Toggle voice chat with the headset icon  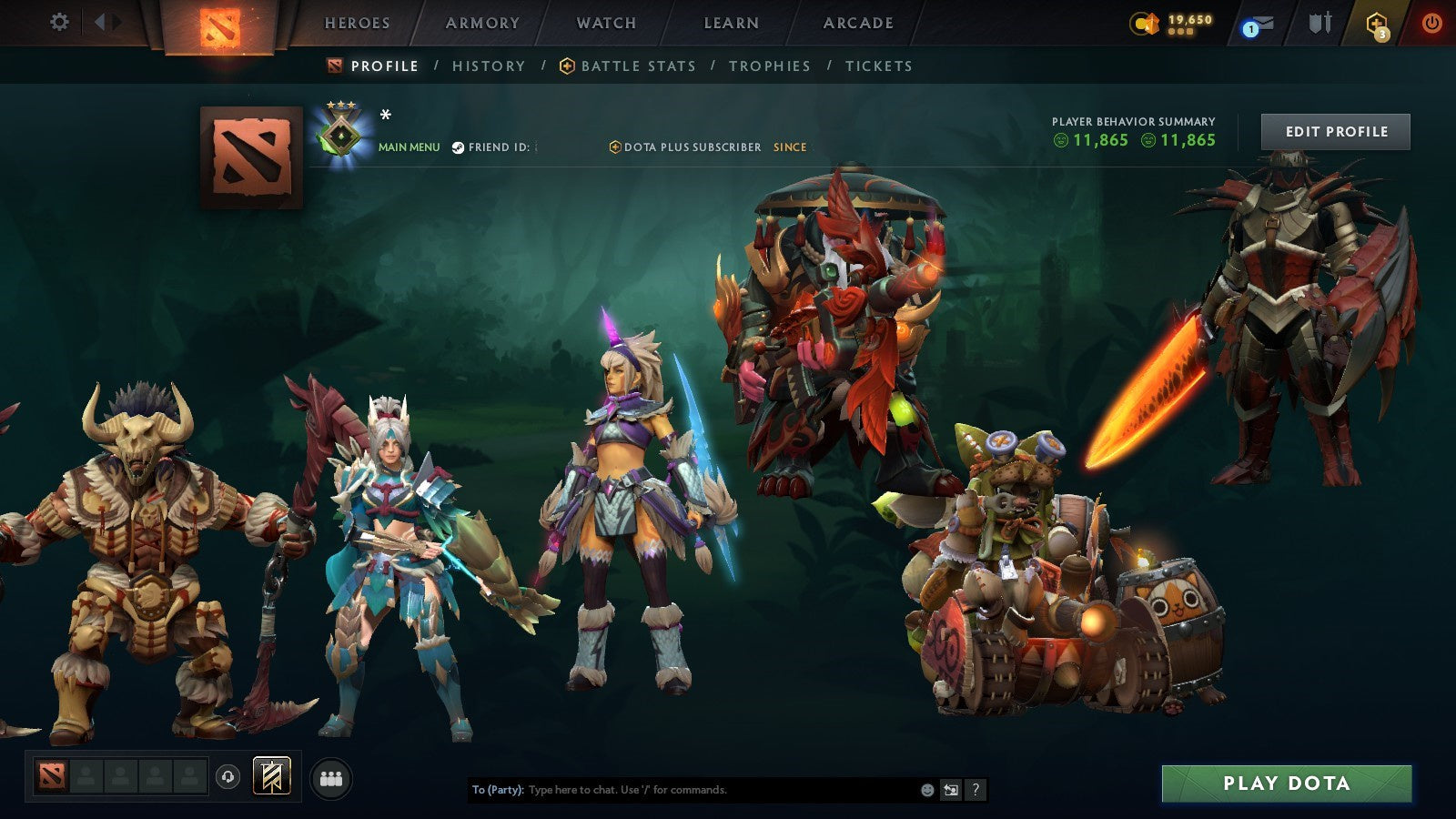[227, 777]
